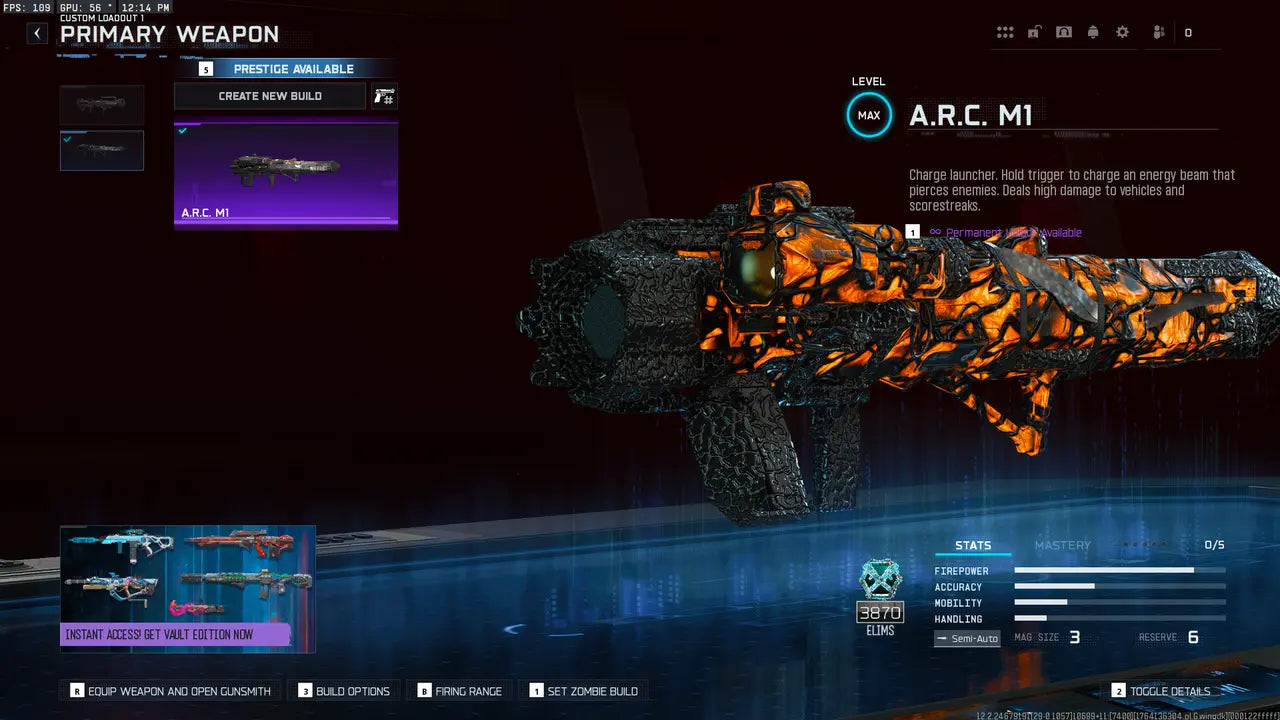The height and width of the screenshot is (720, 1280).
Task: Select Set Zombie Build option
Action: (x=586, y=690)
